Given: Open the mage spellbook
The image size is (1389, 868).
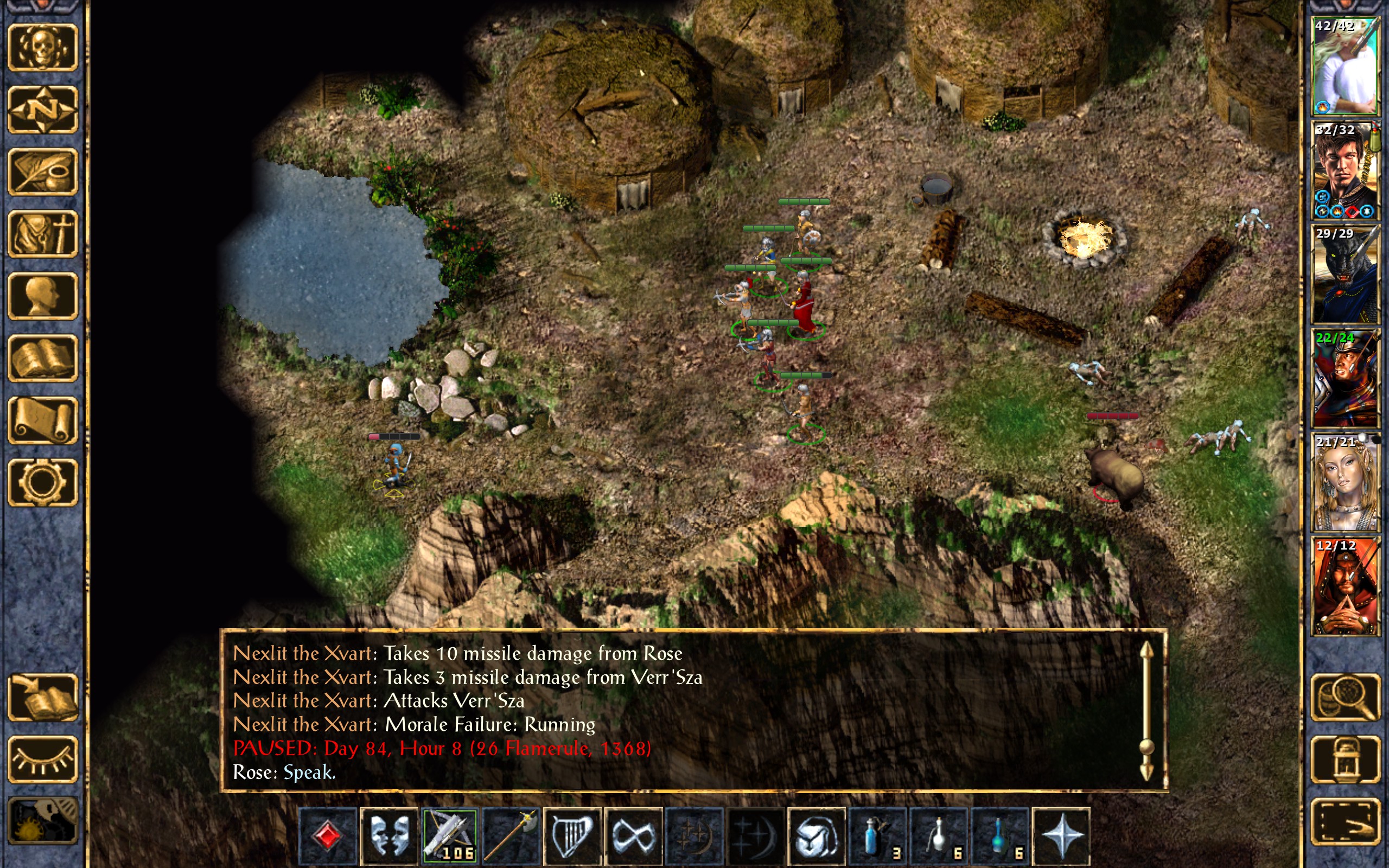Looking at the screenshot, I should (42, 358).
